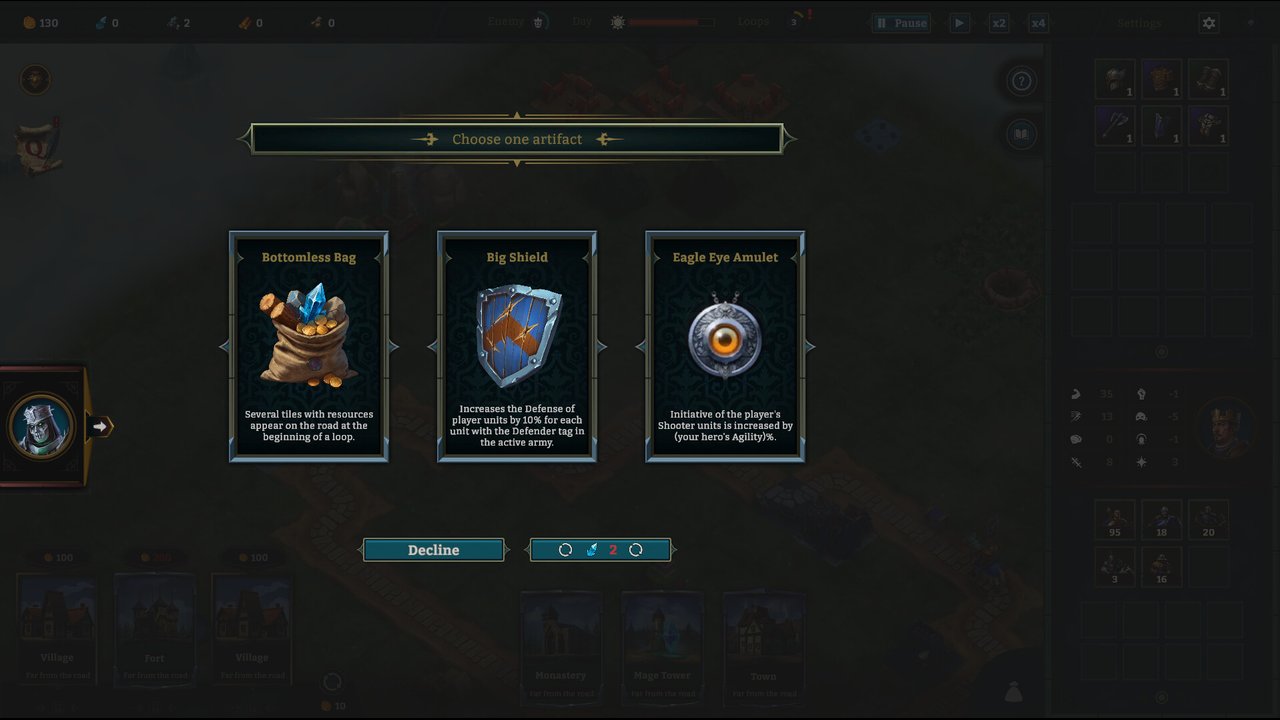Expand the hero portrait side panel

100,427
